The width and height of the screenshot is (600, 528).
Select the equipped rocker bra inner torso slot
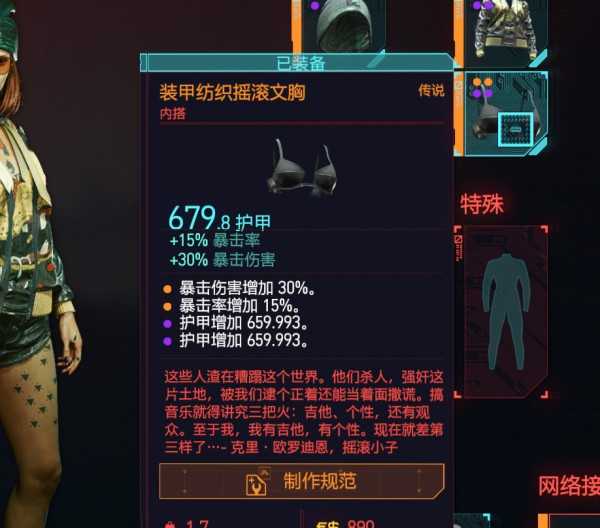pos(505,113)
